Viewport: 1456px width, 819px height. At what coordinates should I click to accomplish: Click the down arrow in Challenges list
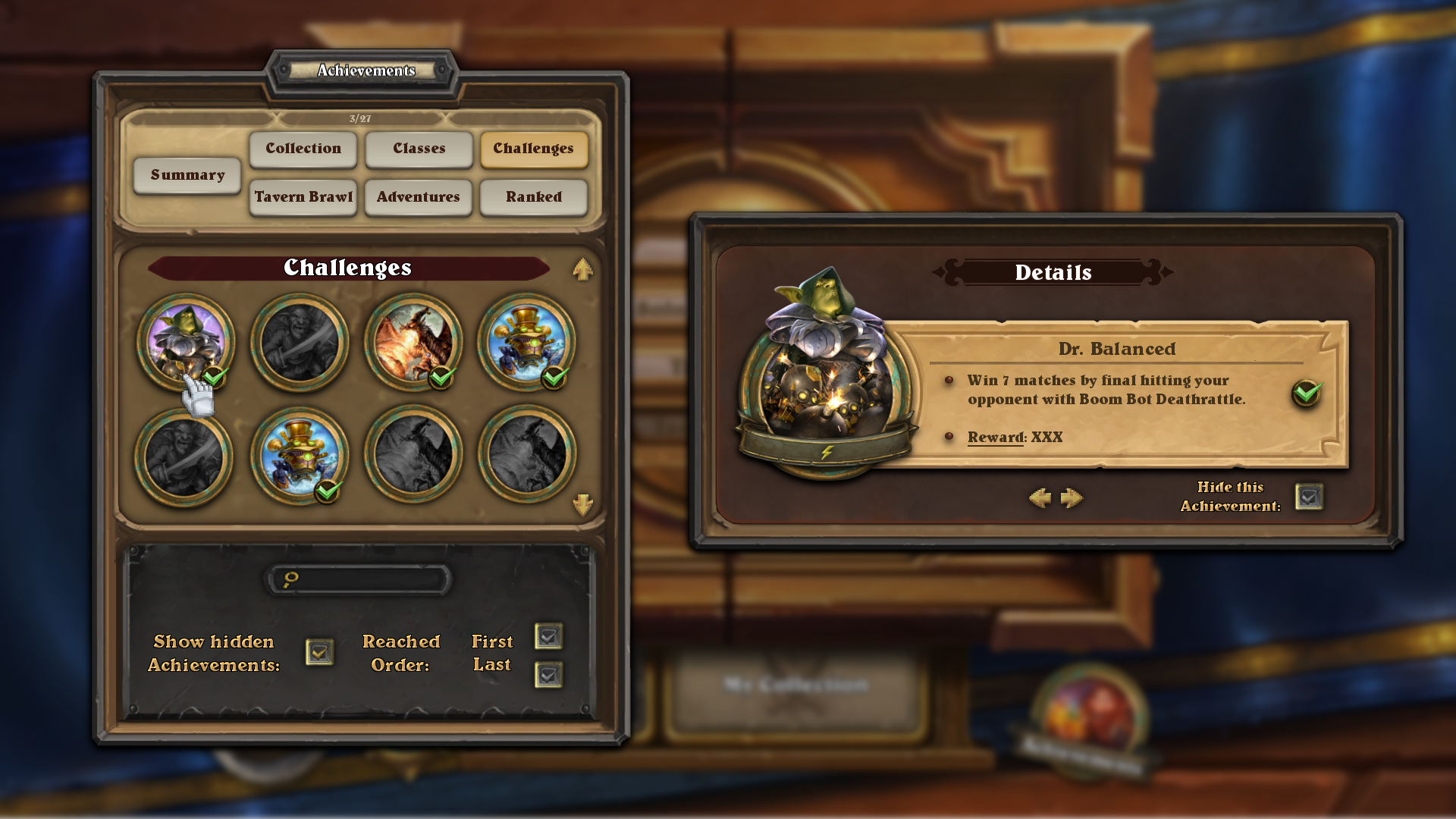(582, 504)
